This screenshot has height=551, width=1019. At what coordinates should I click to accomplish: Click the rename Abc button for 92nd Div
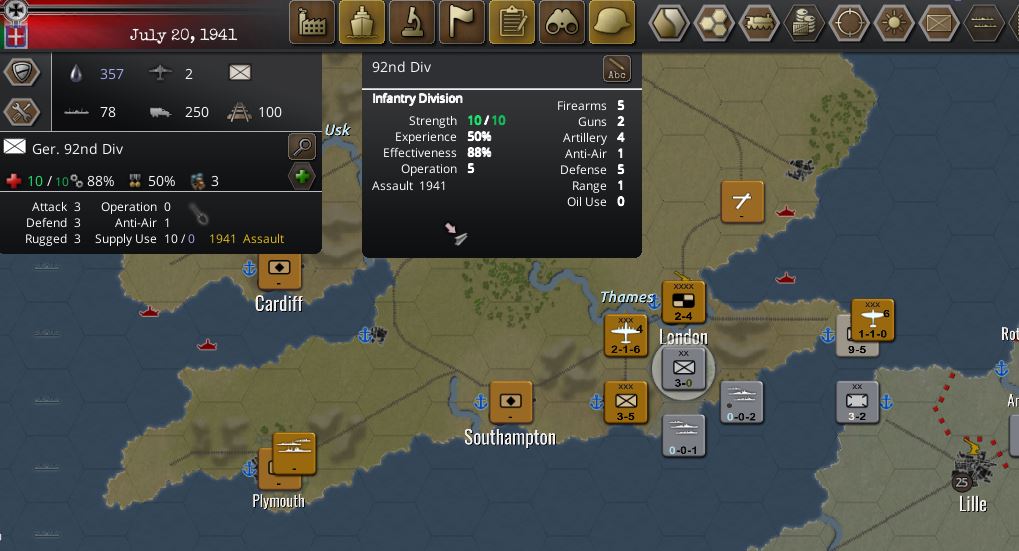pos(617,69)
